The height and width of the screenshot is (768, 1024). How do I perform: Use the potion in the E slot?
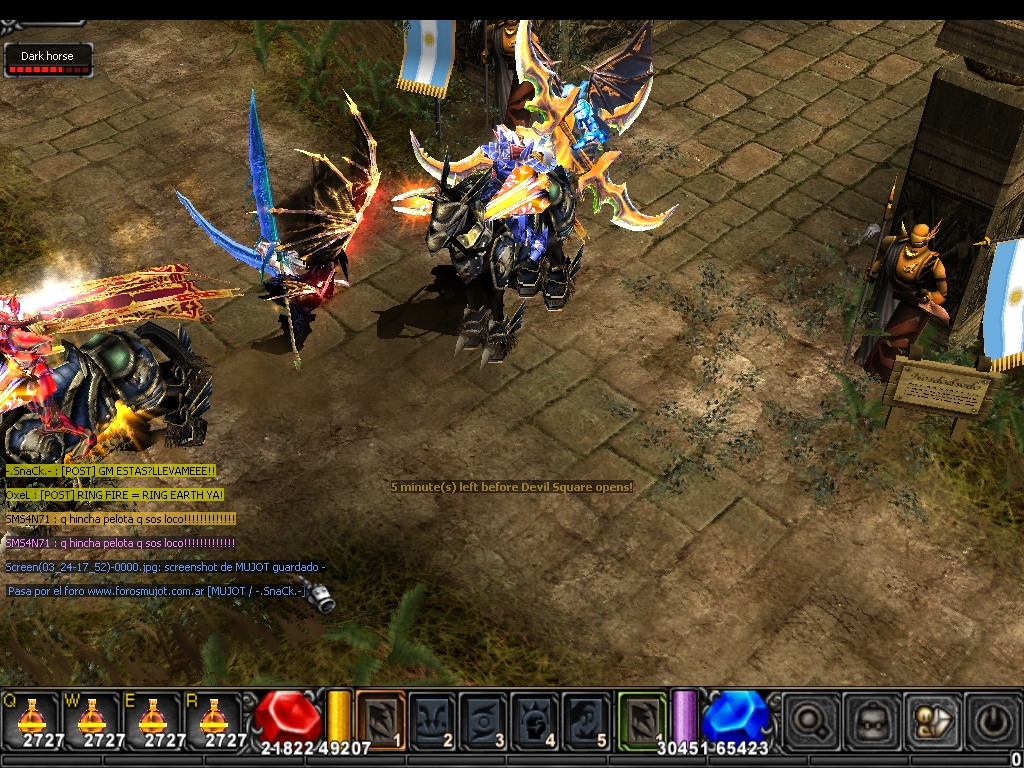coord(153,718)
